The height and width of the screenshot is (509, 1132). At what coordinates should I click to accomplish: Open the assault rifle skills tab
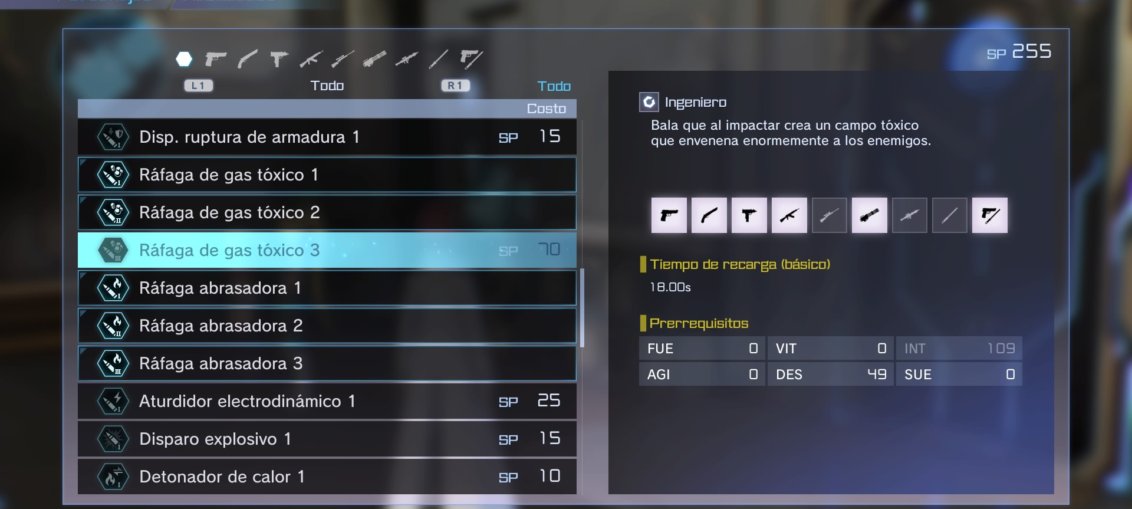coord(310,59)
